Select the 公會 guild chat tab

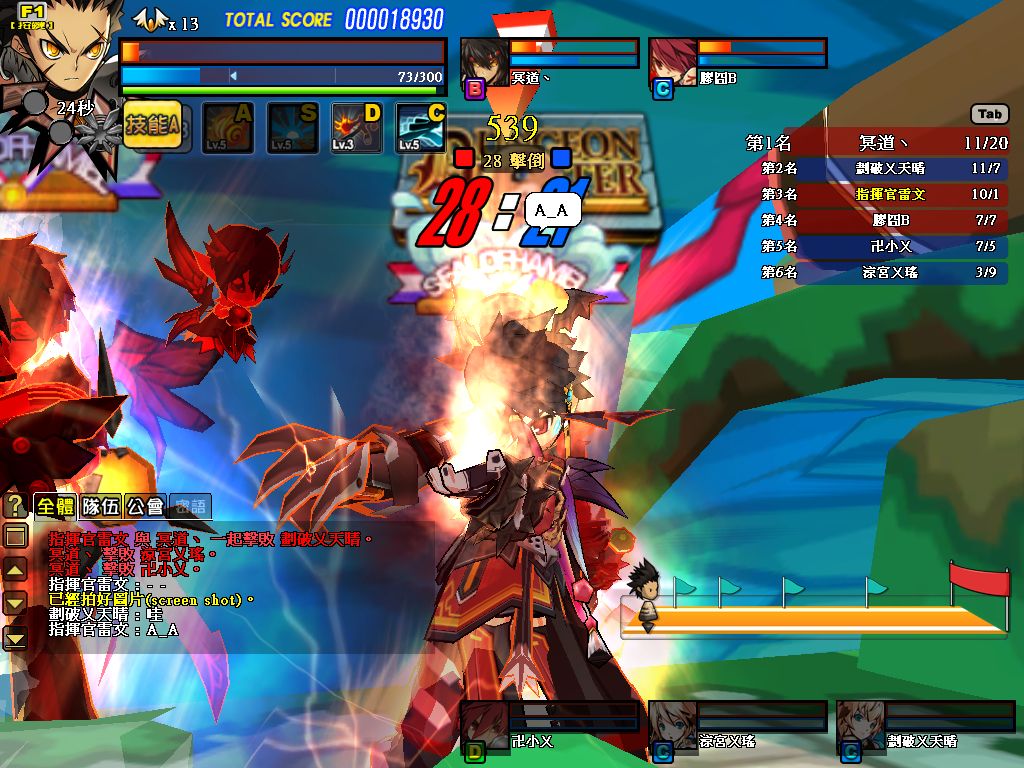(146, 507)
